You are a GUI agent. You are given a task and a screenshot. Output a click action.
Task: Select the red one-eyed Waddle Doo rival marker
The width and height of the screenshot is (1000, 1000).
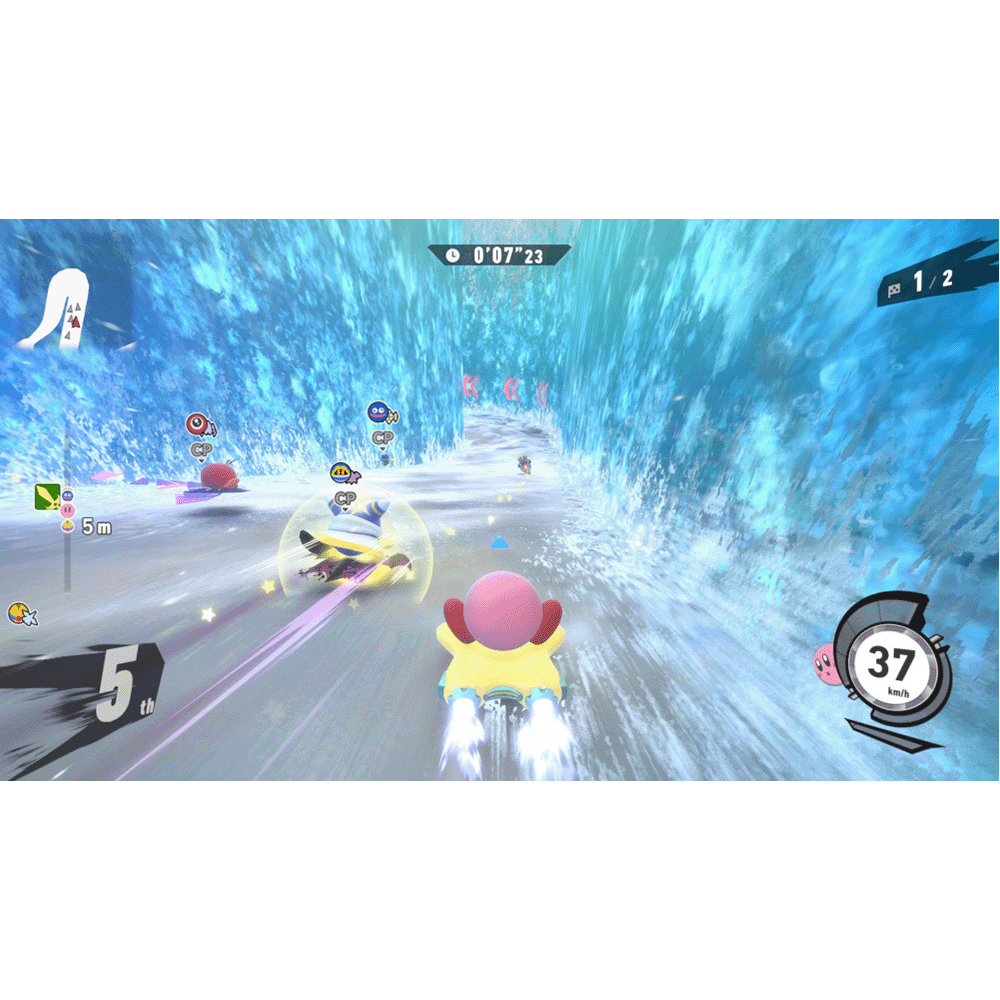pos(198,424)
